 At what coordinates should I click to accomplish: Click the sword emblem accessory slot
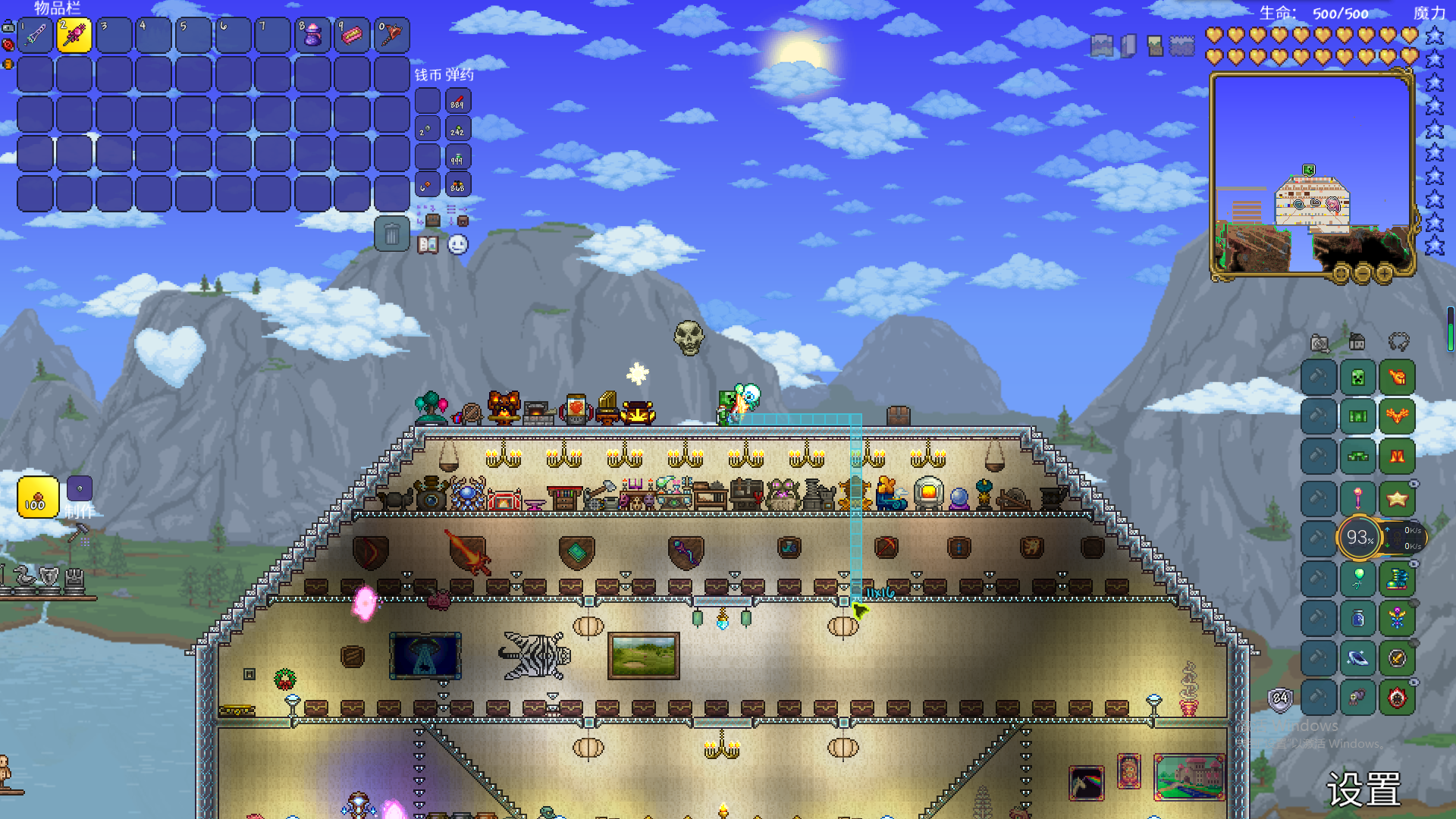pos(1397,658)
